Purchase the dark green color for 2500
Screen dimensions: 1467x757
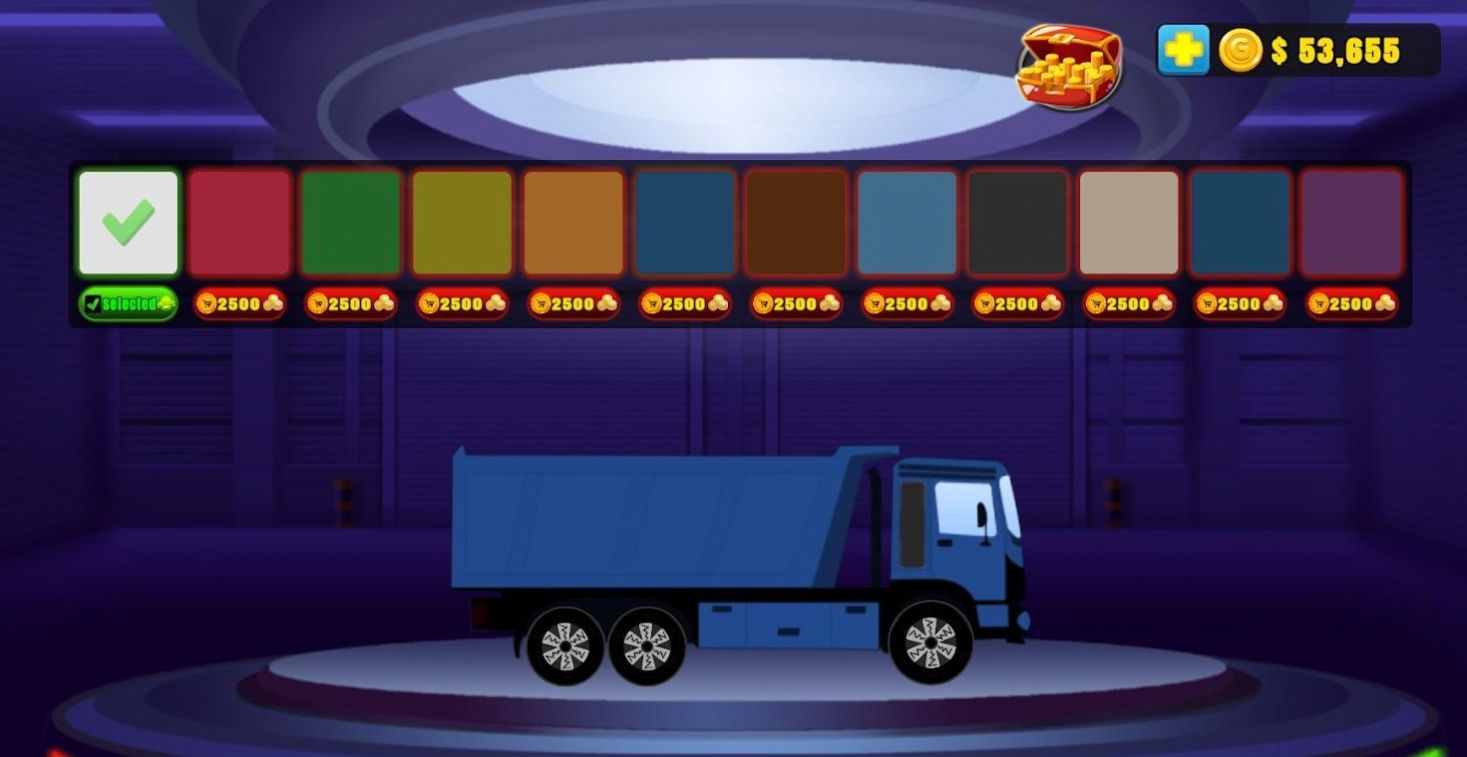click(351, 303)
